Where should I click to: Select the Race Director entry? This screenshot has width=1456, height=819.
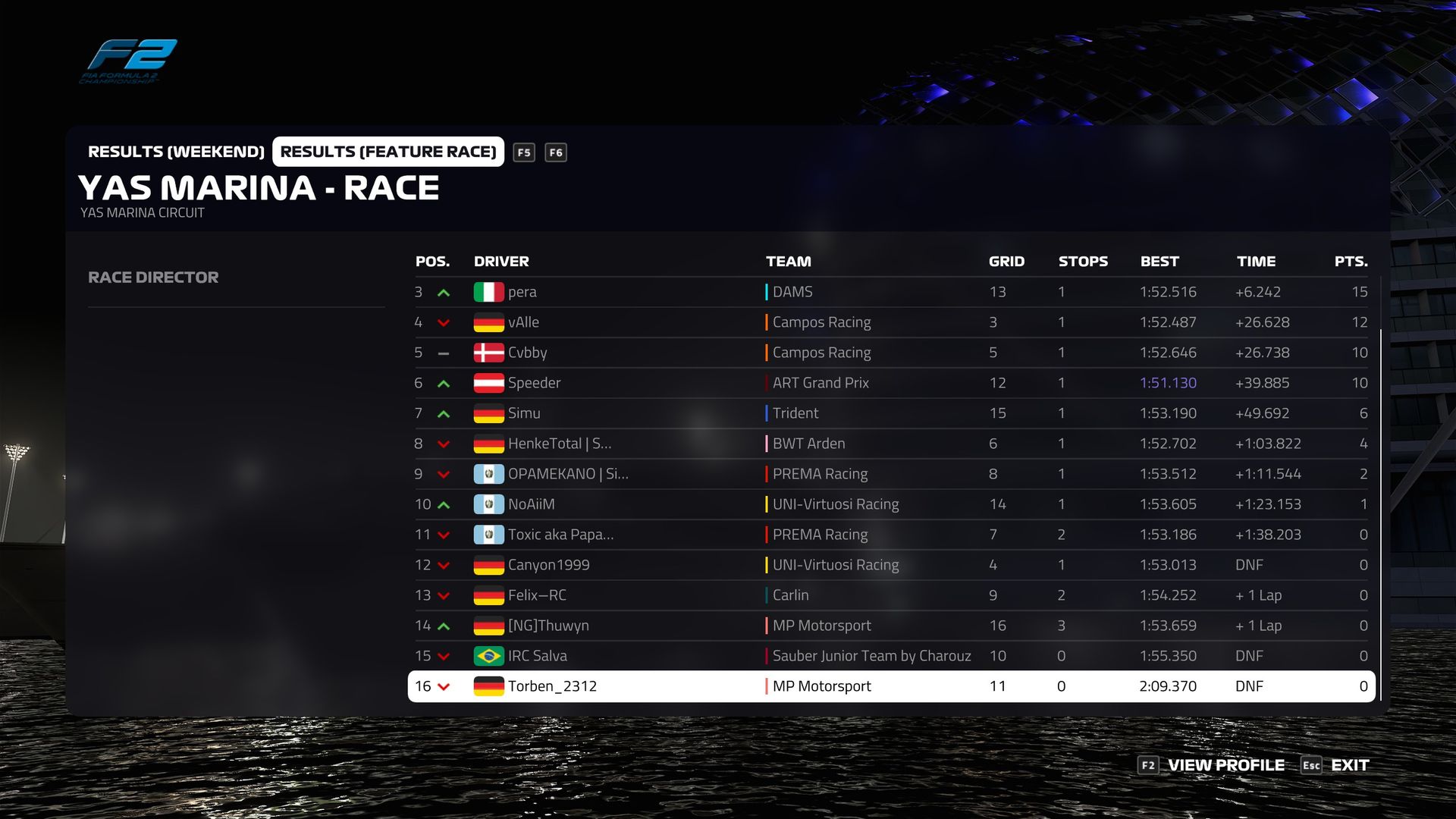[153, 278]
